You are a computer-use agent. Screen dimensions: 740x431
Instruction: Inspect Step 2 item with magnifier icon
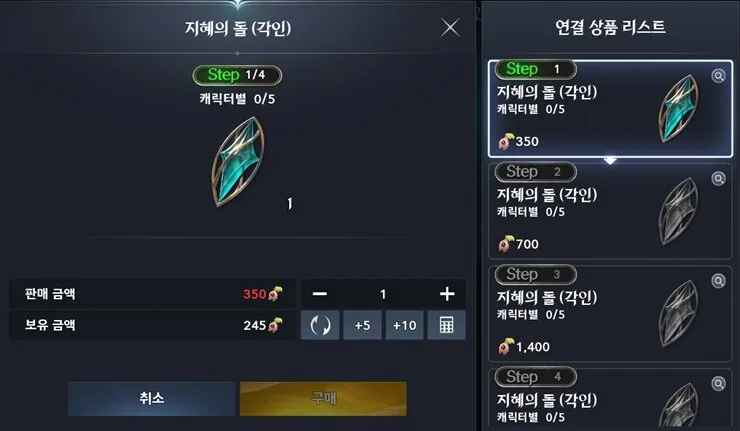(x=717, y=178)
